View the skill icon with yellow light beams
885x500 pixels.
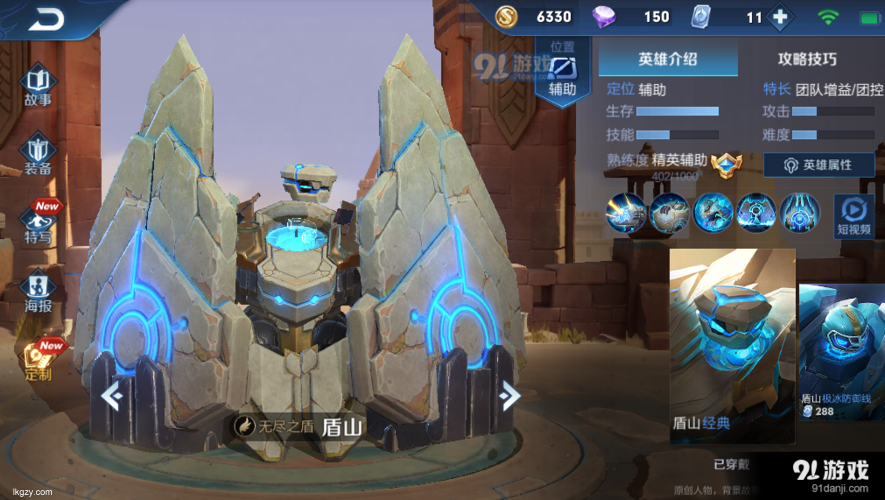tap(626, 213)
